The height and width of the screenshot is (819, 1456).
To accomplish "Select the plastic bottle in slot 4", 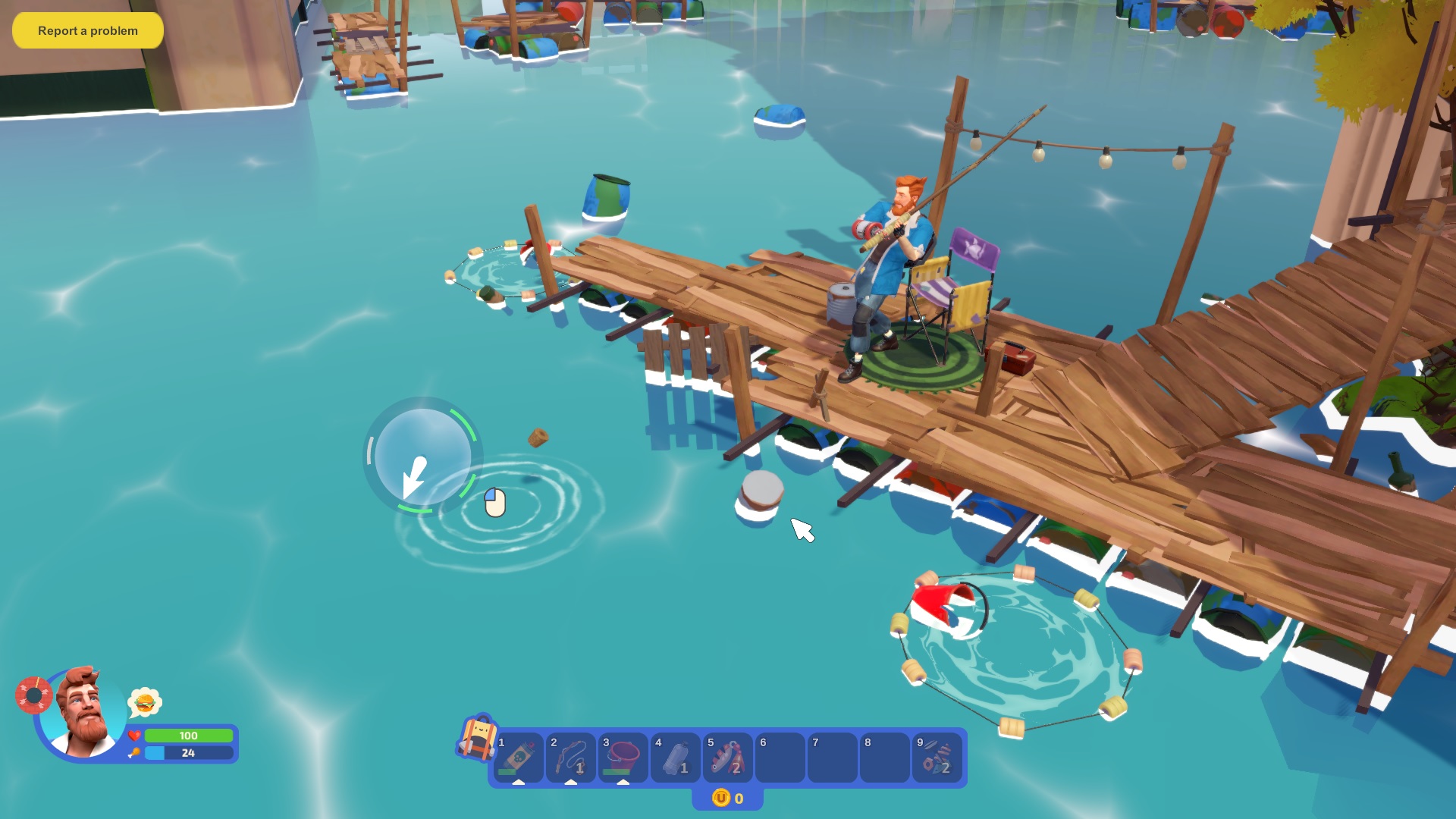I will (x=676, y=758).
